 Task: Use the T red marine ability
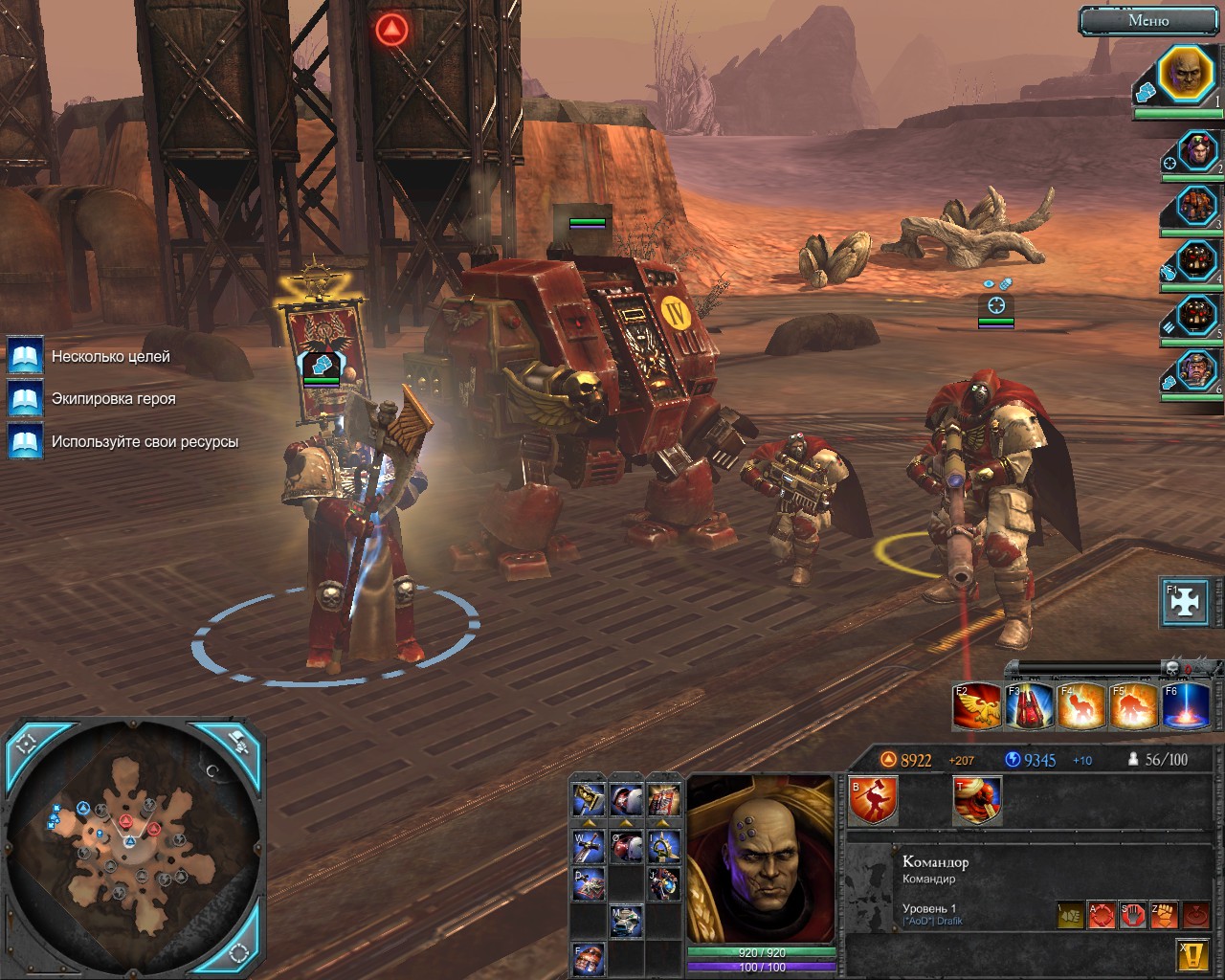tap(977, 800)
